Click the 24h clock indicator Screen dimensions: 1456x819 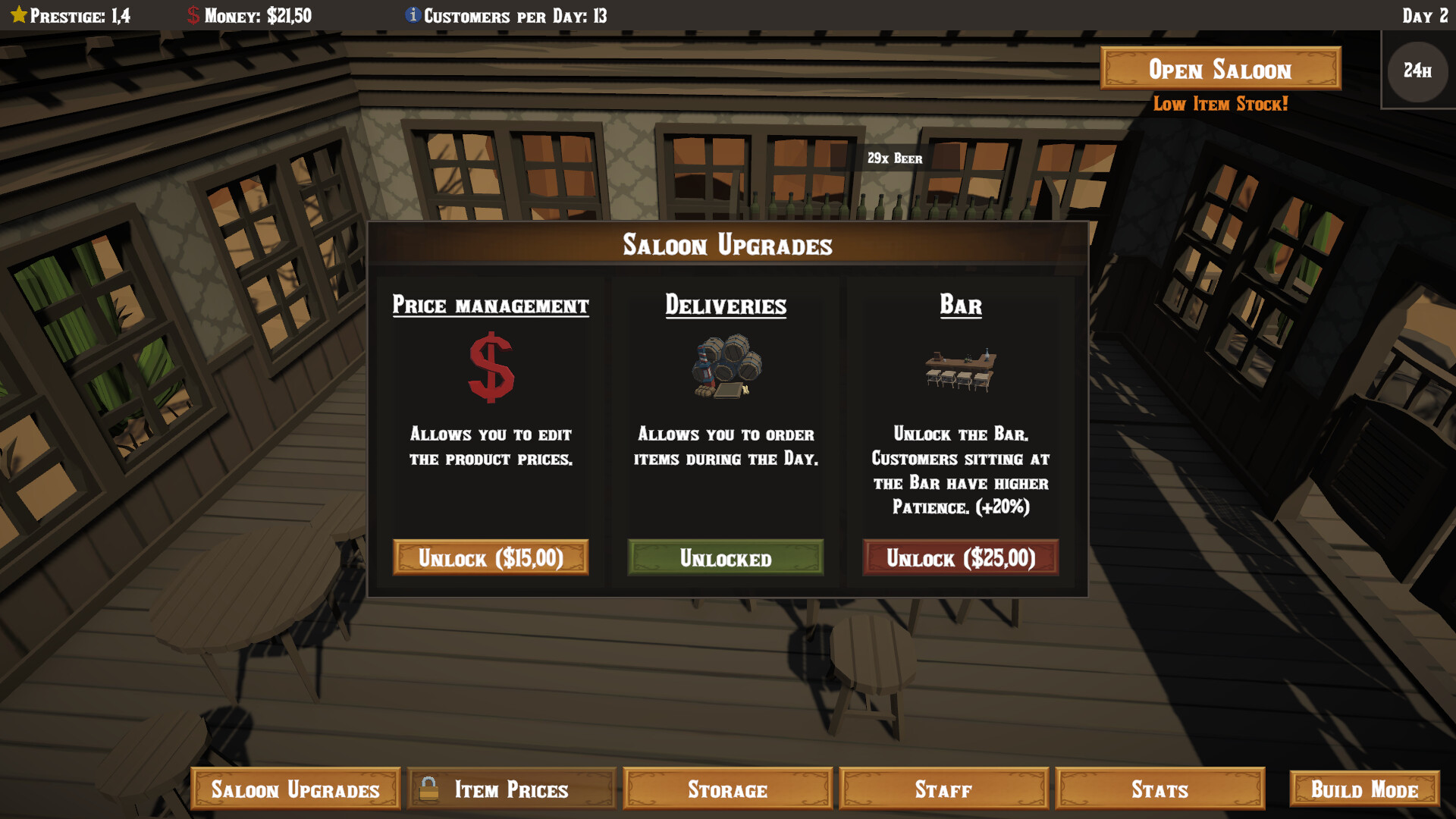[1417, 71]
